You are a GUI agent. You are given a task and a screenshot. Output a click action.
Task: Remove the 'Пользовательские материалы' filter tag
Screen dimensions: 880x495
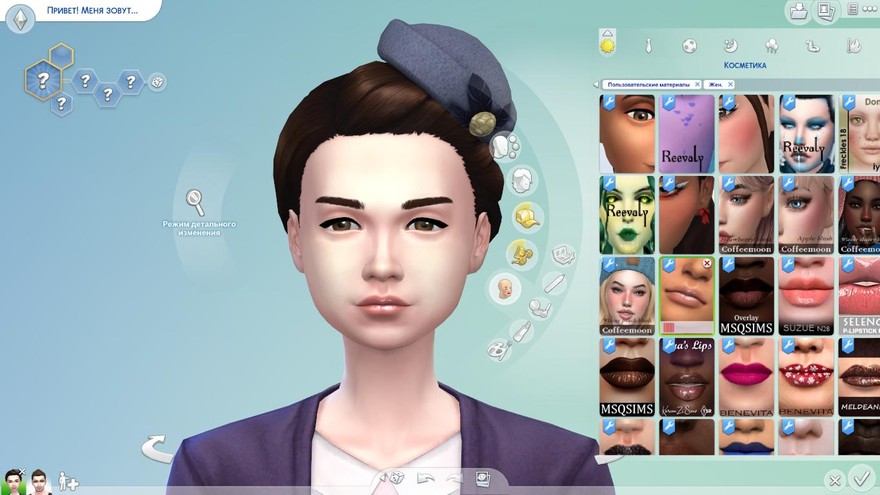tap(697, 85)
